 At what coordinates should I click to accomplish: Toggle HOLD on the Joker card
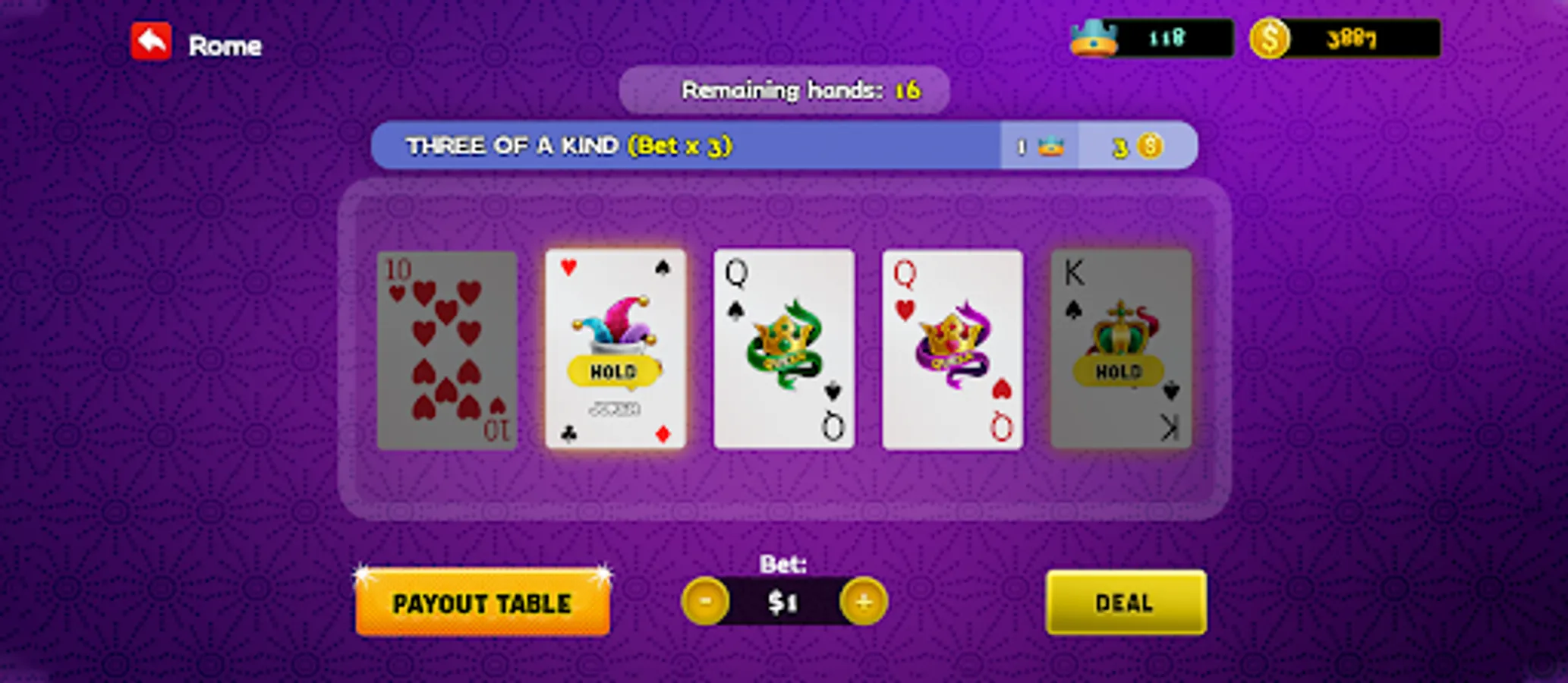click(616, 372)
